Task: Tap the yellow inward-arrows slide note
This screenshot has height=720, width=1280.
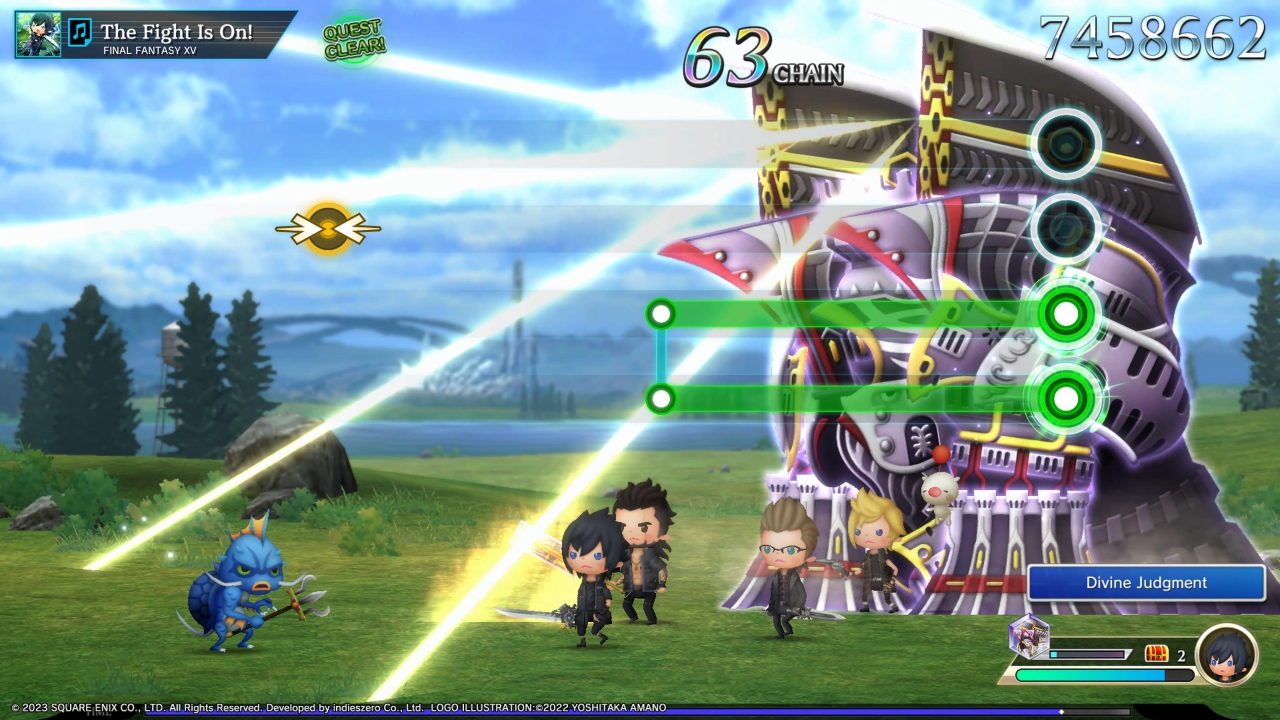Action: 328,229
